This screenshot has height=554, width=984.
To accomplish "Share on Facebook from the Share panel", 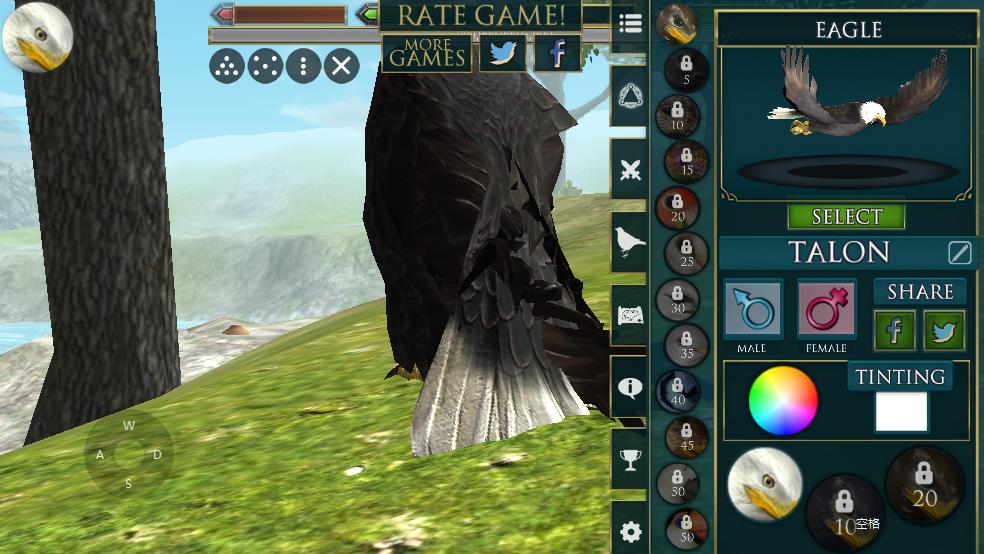I will (895, 331).
